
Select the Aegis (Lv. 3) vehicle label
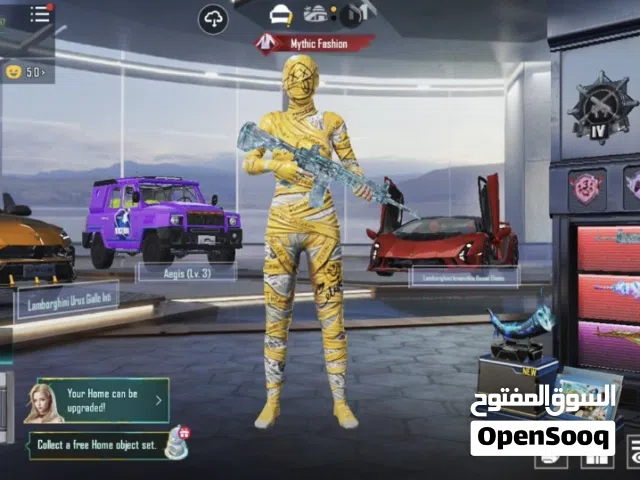click(187, 270)
